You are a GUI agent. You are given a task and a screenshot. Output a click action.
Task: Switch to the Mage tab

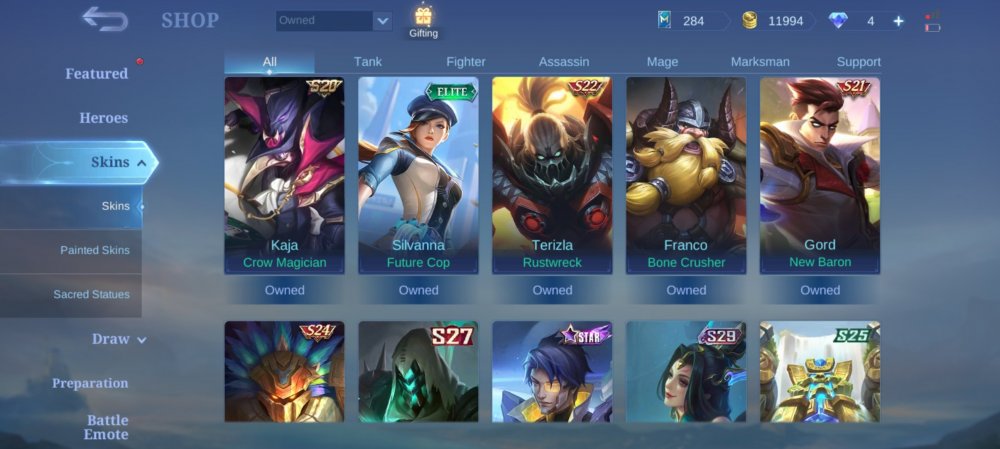(662, 62)
